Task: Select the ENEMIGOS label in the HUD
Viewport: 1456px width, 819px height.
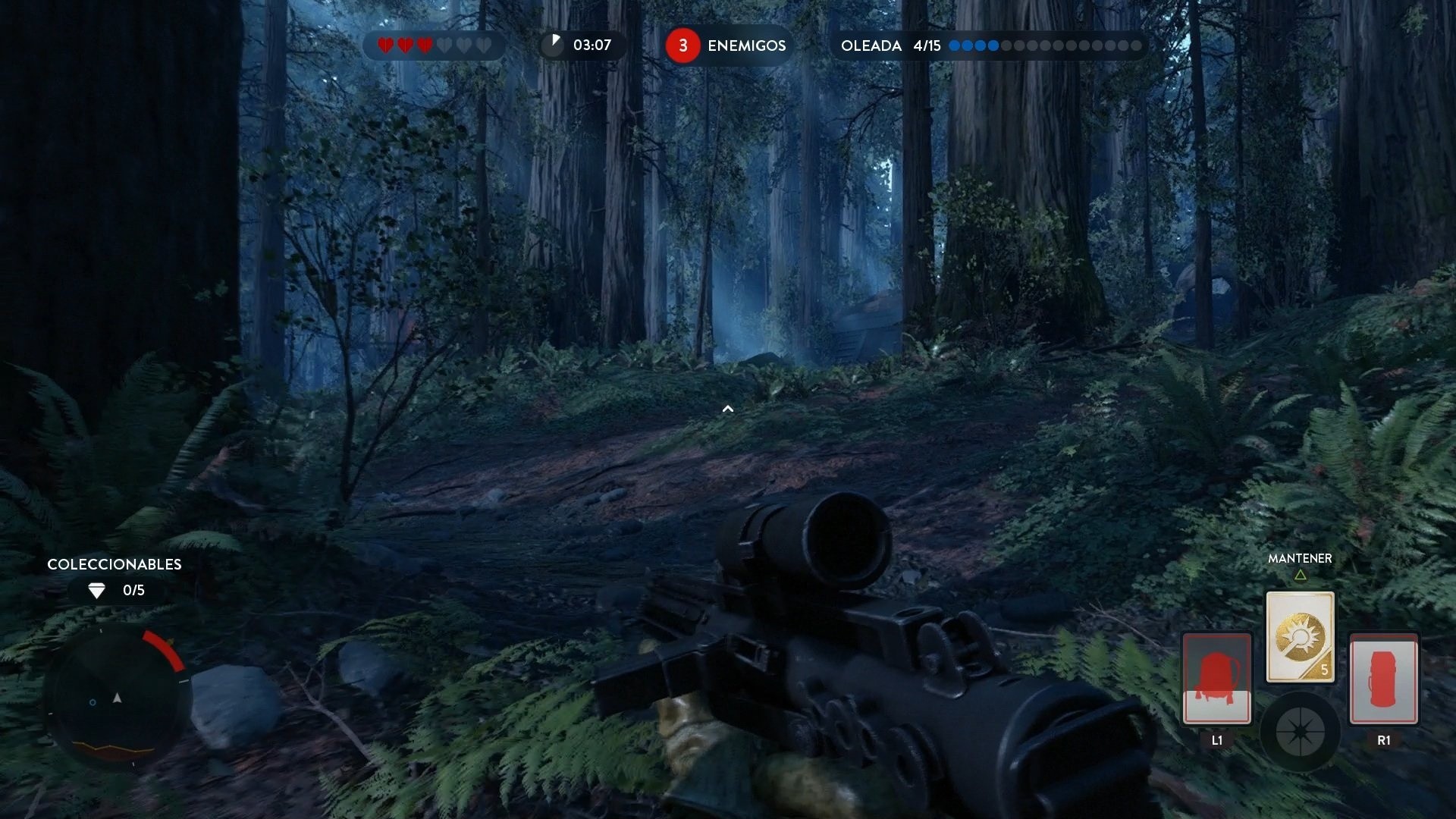Action: (x=746, y=45)
